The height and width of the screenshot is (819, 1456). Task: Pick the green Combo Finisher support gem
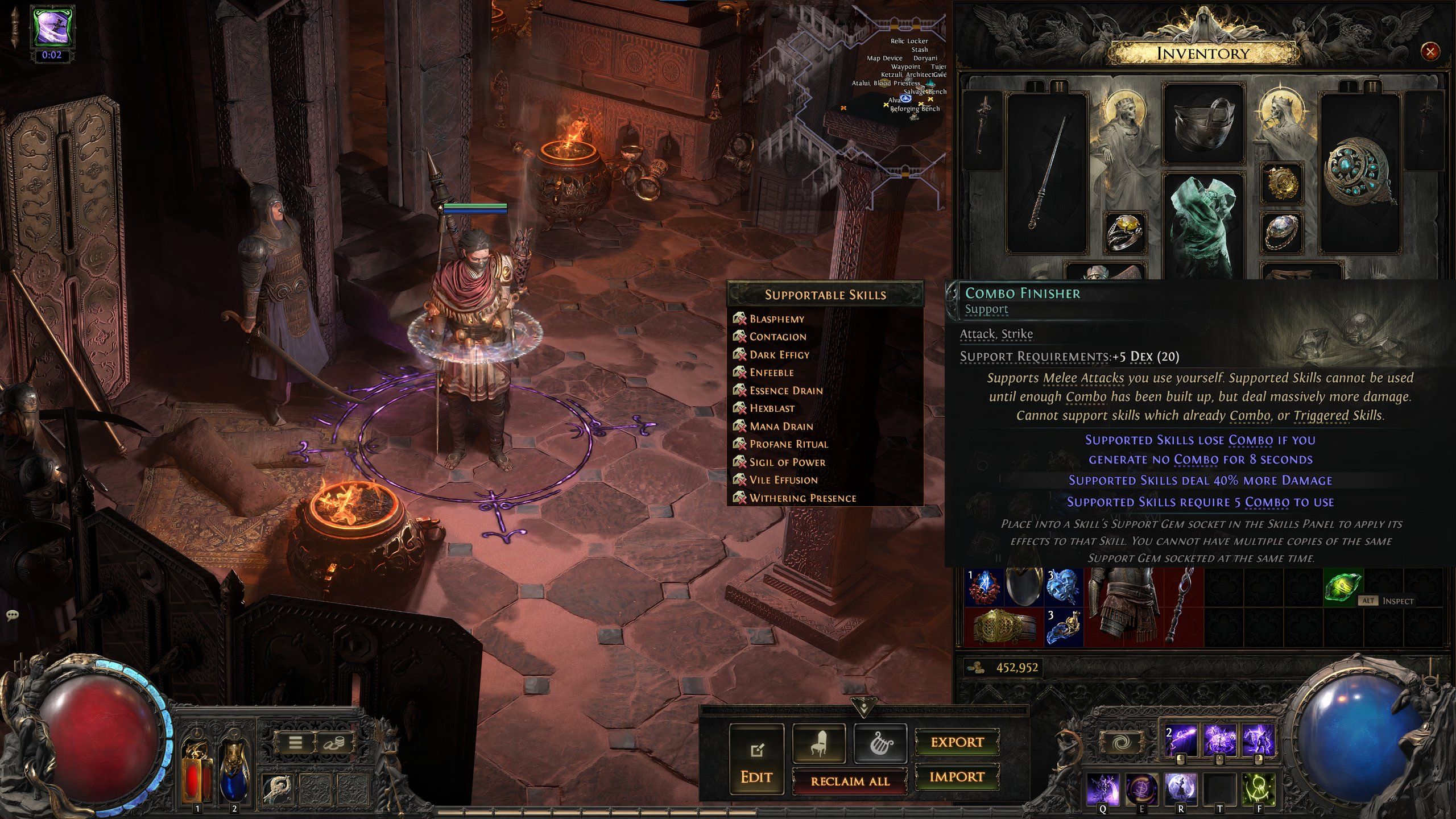click(1343, 586)
